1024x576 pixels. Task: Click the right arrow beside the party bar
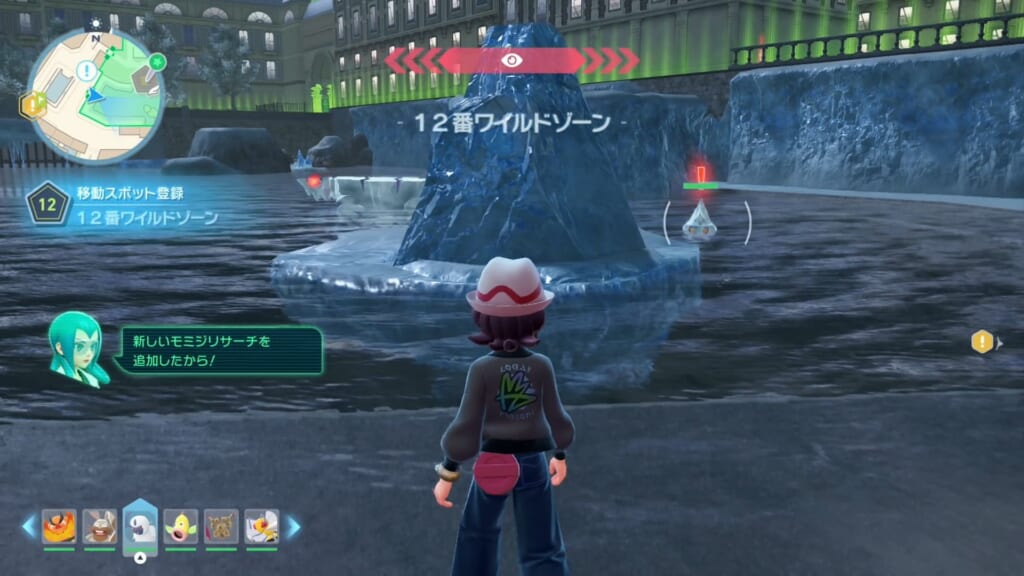[293, 526]
